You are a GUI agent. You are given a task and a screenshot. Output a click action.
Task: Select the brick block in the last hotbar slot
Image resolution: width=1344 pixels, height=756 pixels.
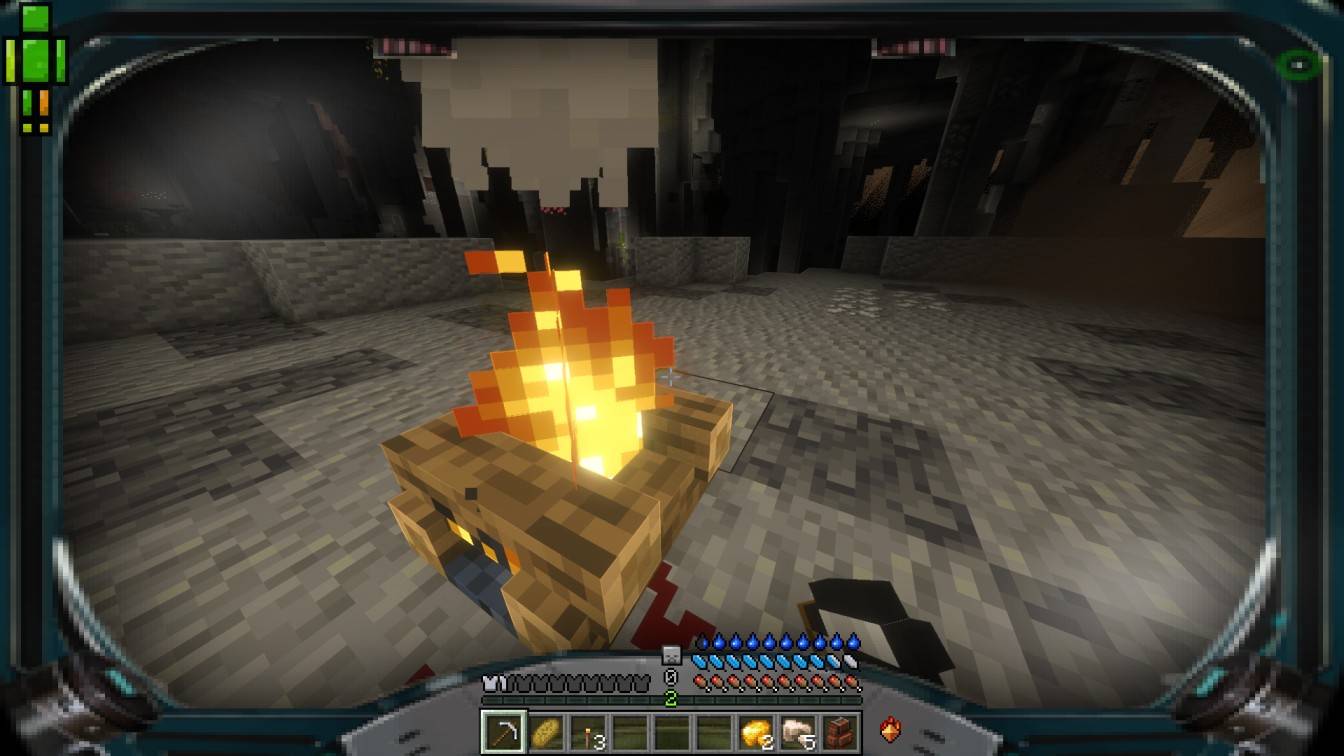click(841, 731)
